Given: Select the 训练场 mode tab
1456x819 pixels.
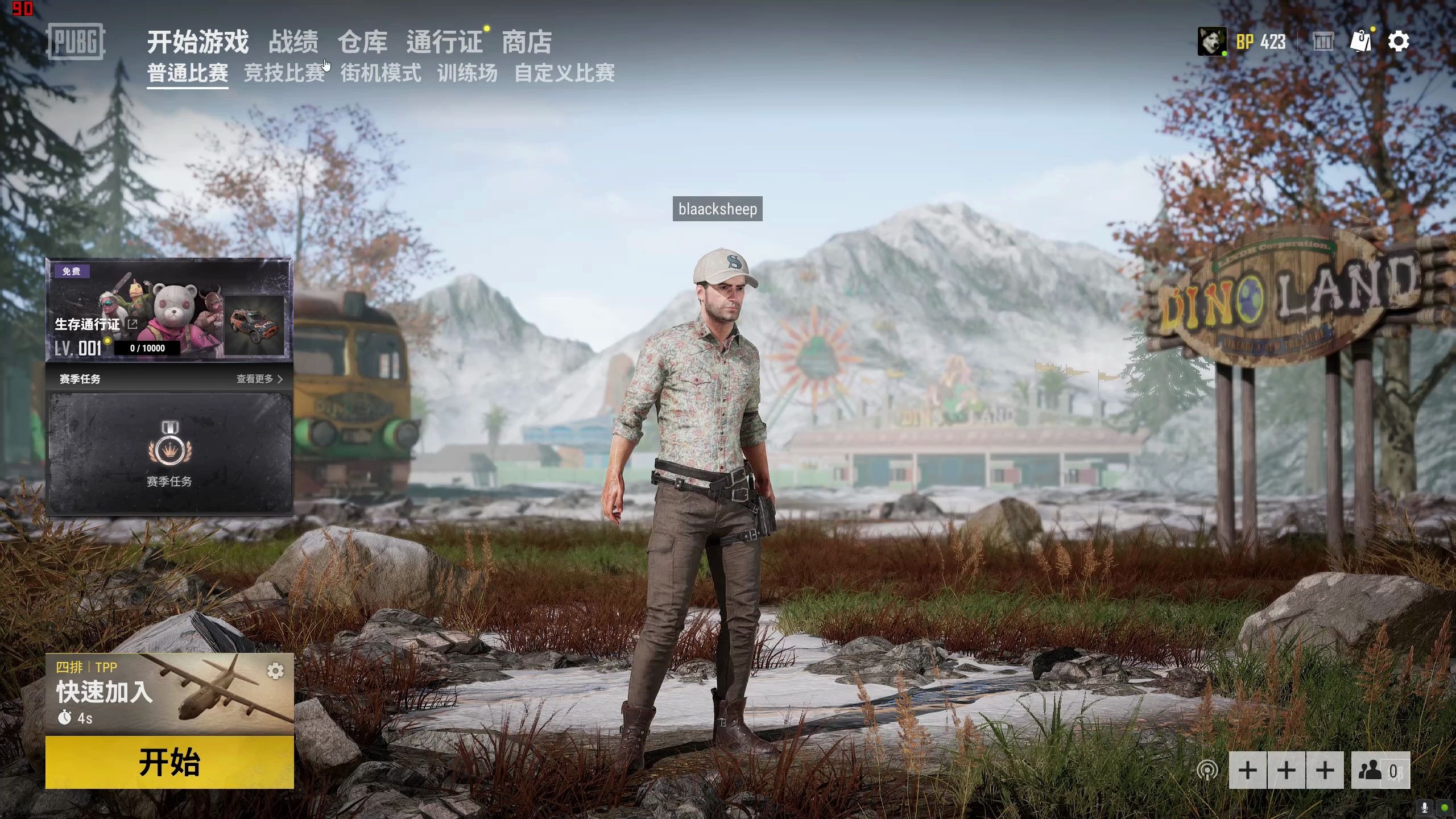Looking at the screenshot, I should pos(468,74).
